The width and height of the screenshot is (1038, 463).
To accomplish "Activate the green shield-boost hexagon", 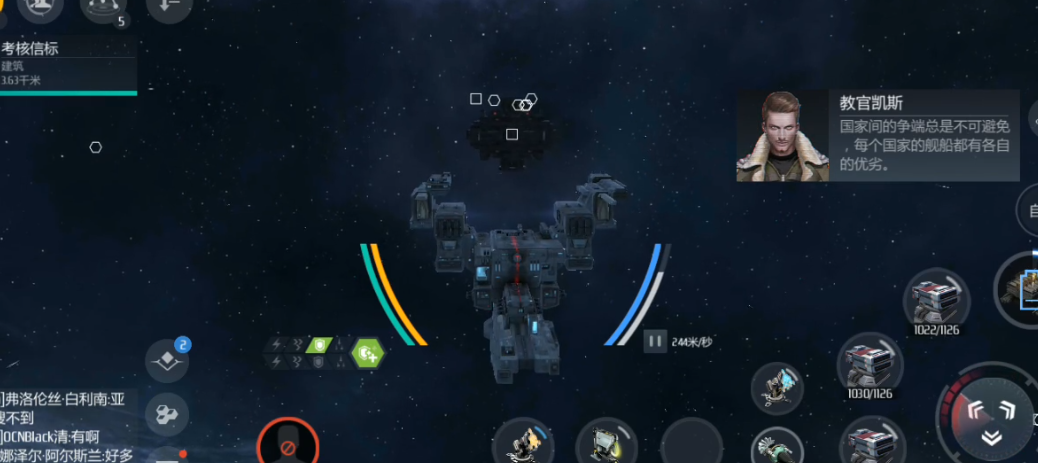I will 368,351.
